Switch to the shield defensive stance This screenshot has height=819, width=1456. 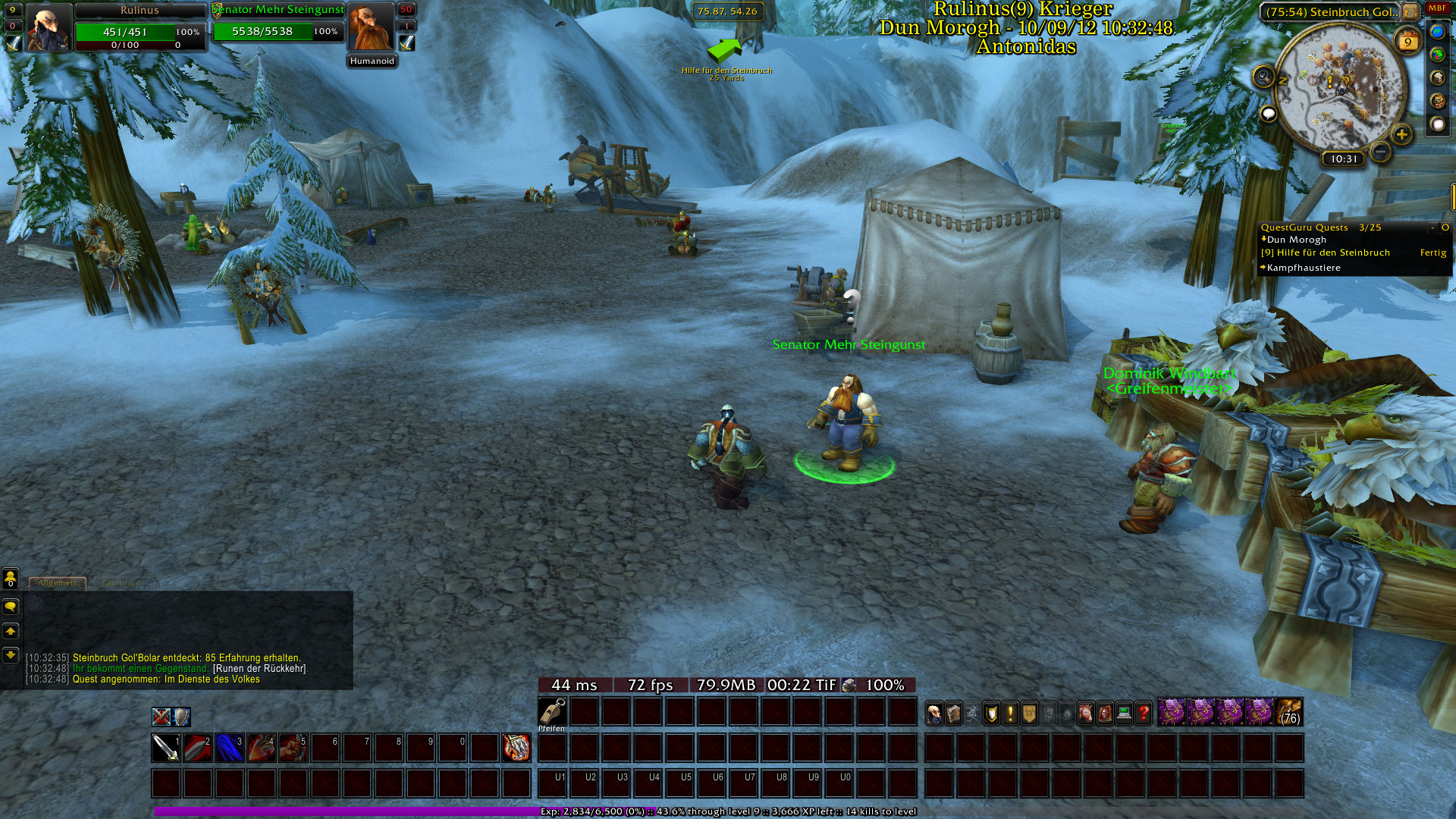pos(181,717)
